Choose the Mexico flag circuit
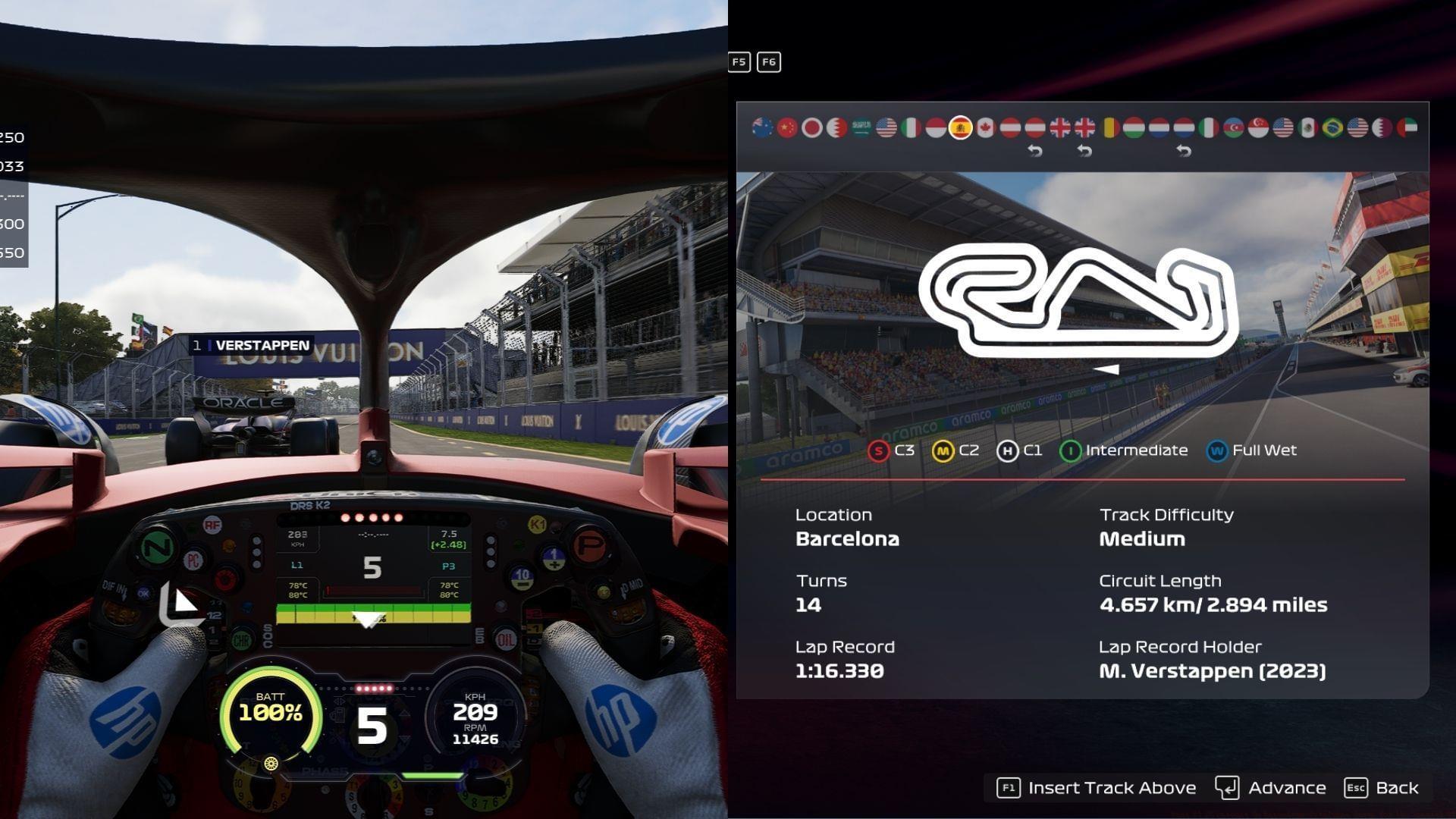This screenshot has height=819, width=1456. (x=1307, y=127)
